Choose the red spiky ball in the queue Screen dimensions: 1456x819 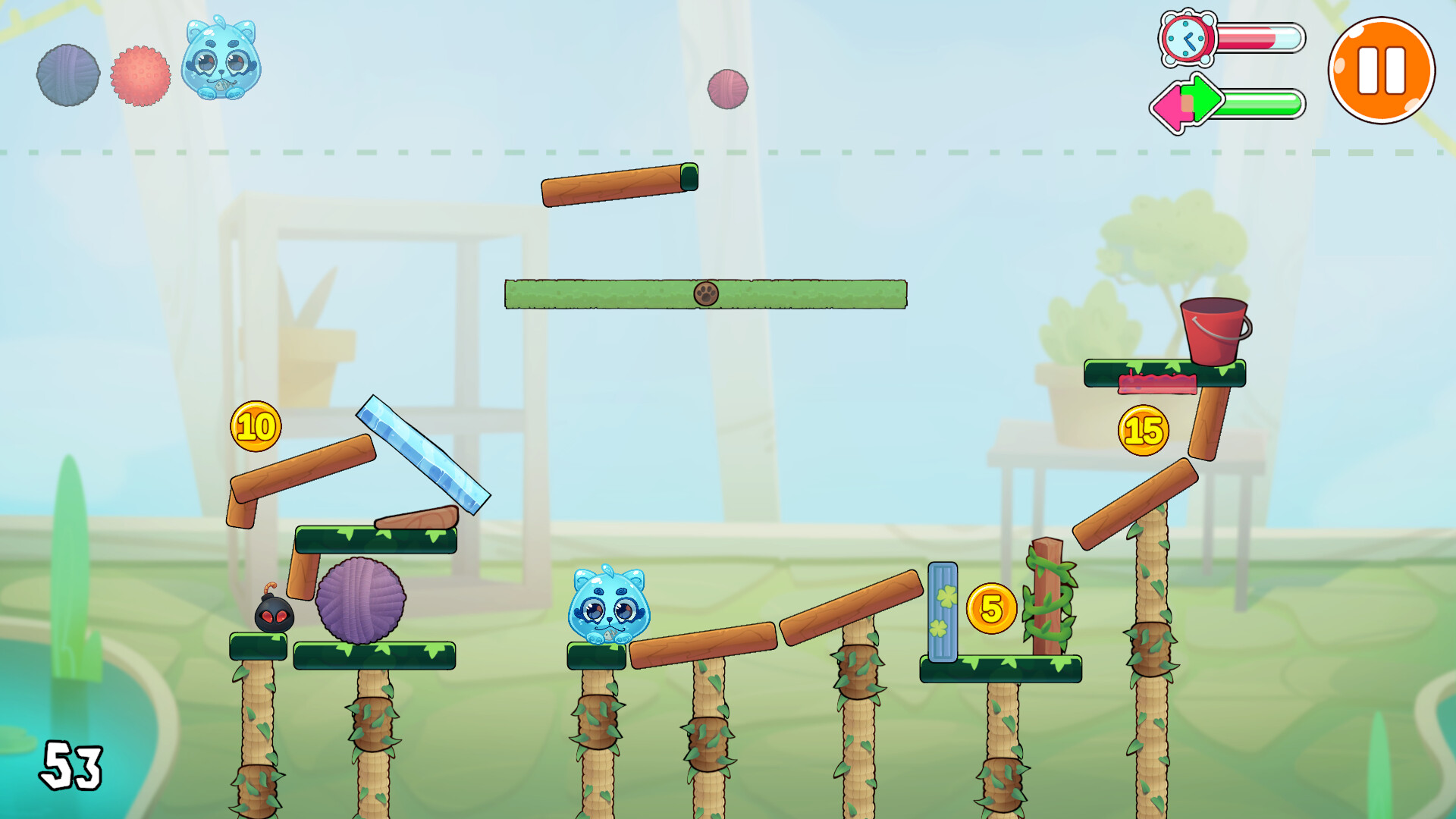pyautogui.click(x=141, y=76)
